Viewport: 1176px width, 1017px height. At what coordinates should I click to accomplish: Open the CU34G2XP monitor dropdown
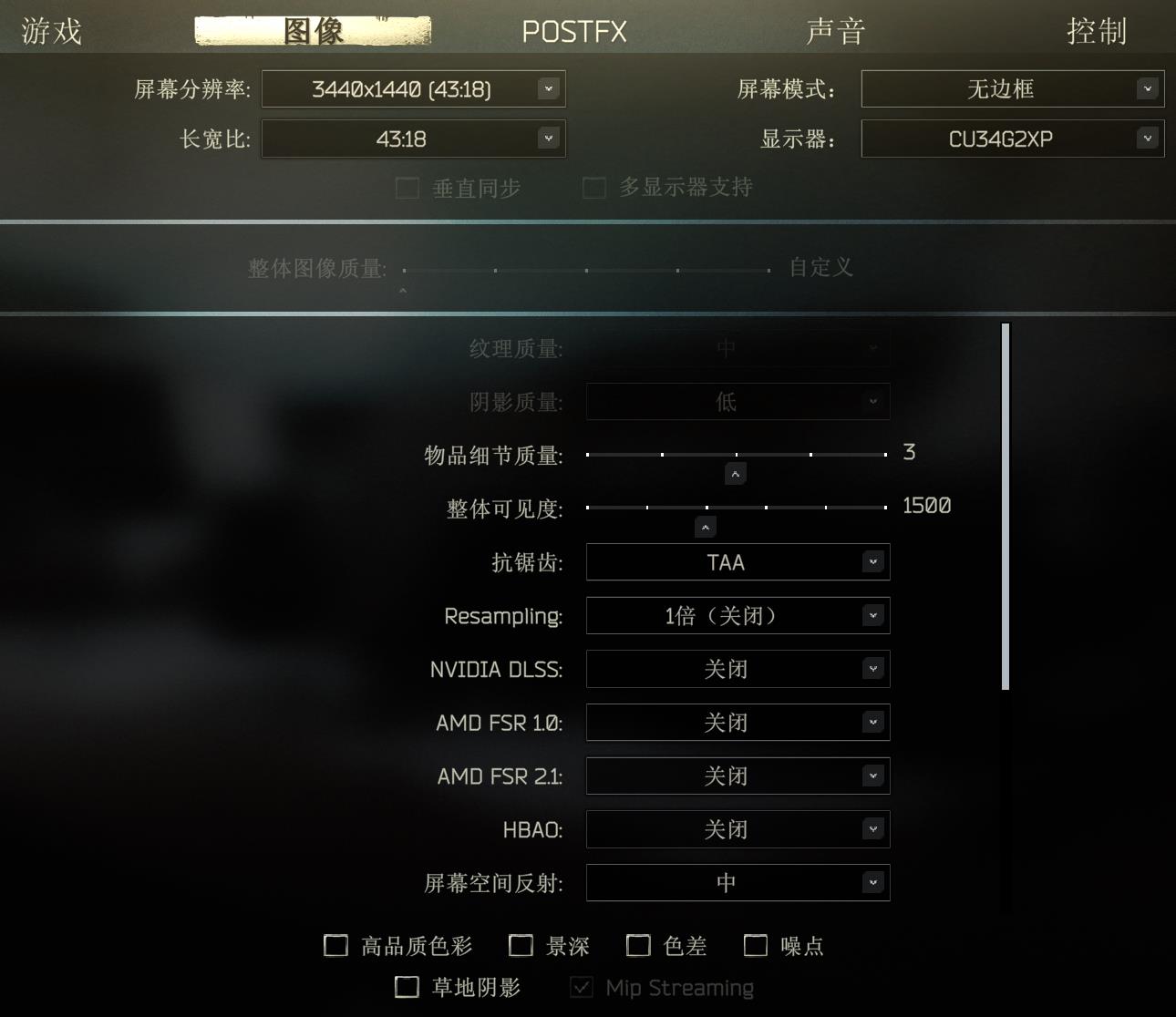pos(1012,139)
